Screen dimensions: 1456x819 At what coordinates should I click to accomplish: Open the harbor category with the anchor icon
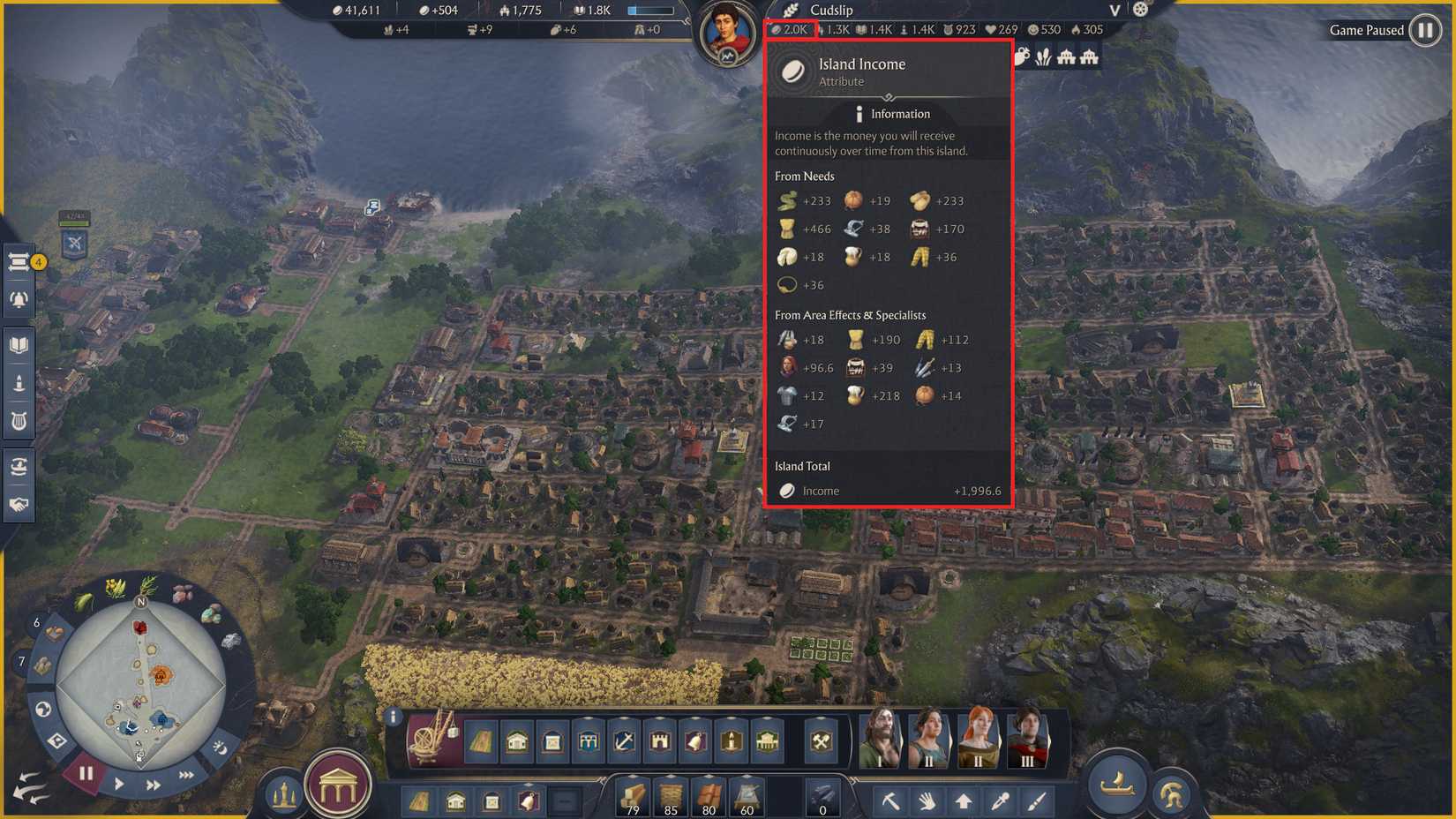pyautogui.click(x=626, y=742)
